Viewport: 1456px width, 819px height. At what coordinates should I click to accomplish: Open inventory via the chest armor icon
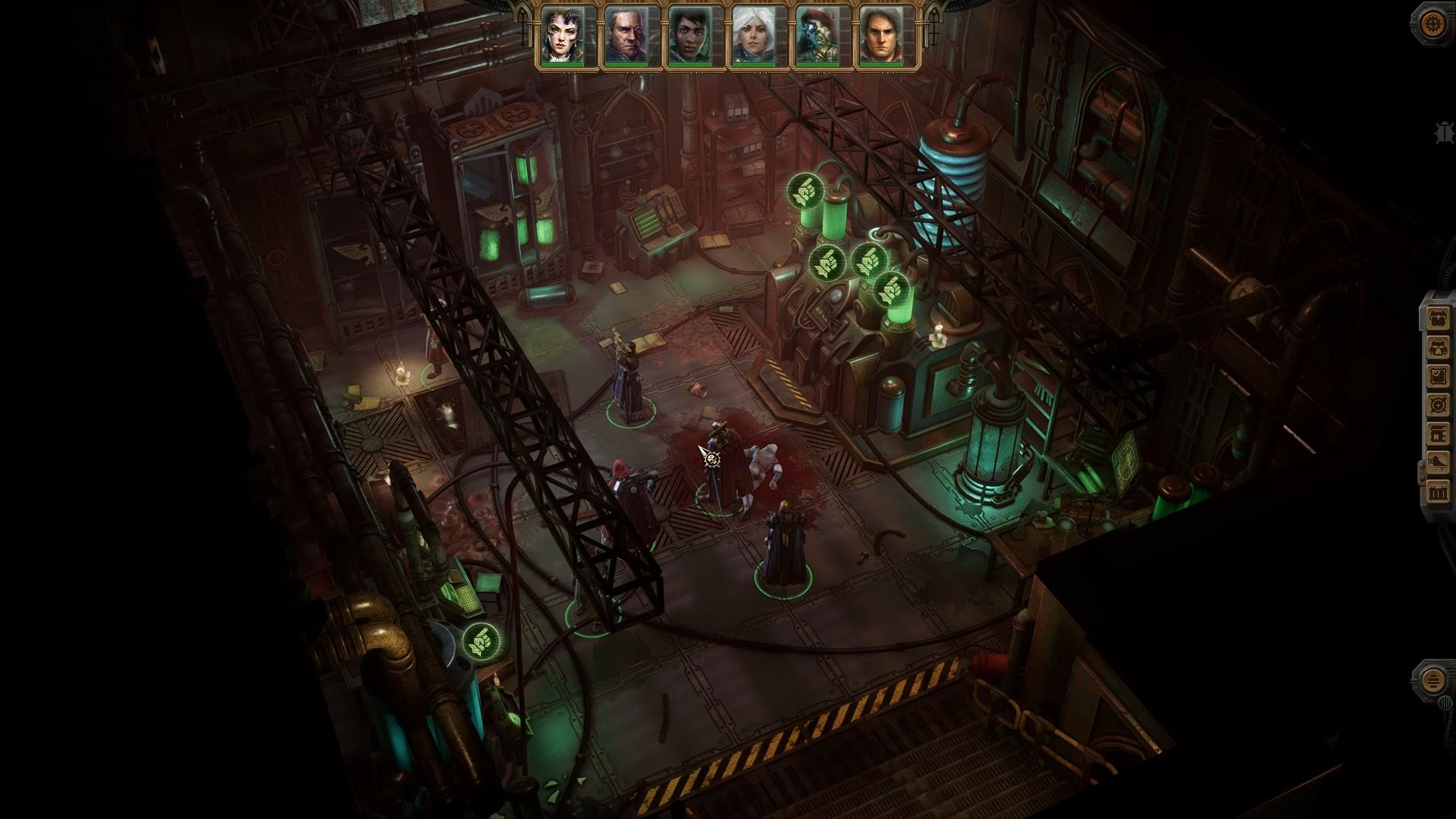1439,319
